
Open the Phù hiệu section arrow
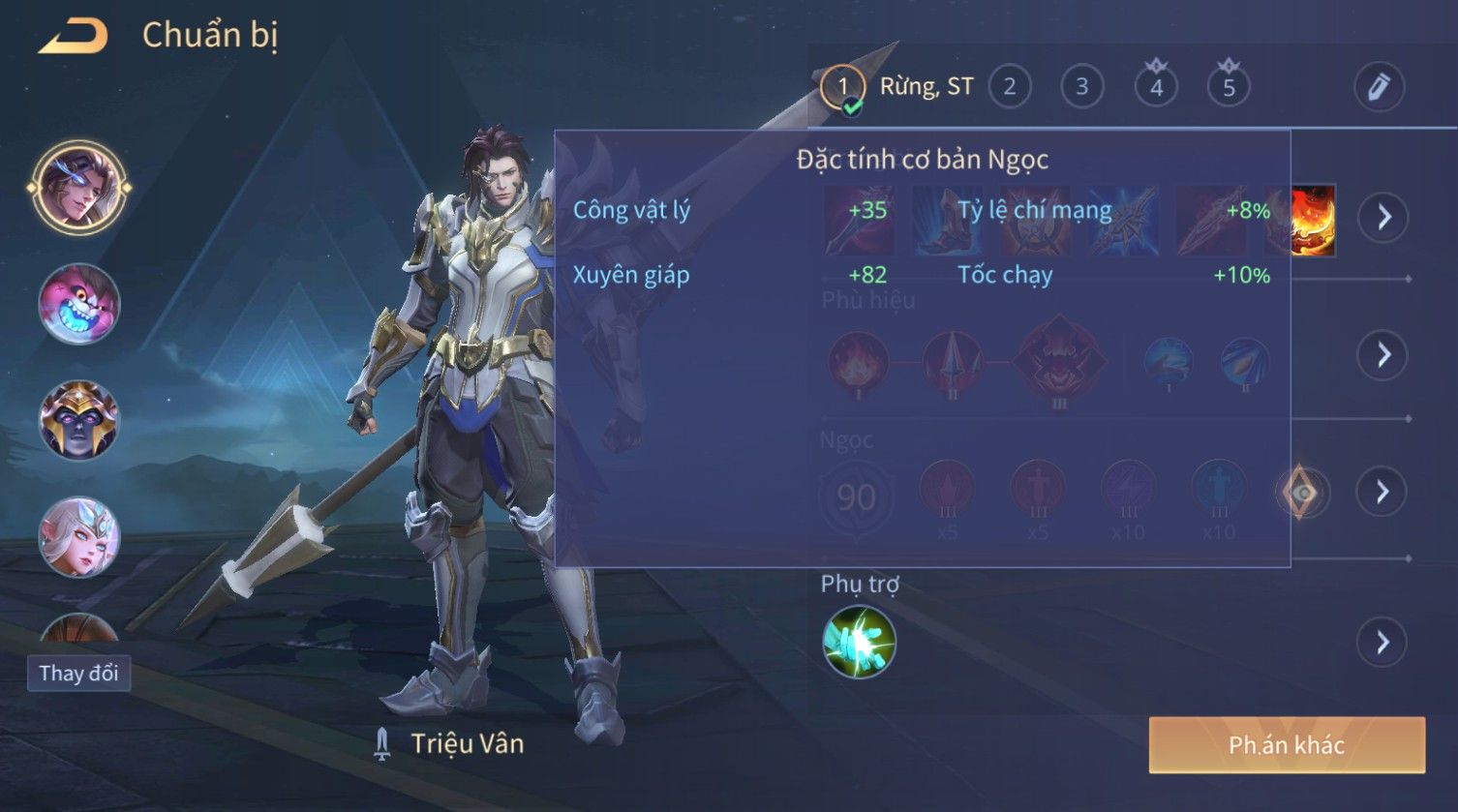[x=1382, y=355]
